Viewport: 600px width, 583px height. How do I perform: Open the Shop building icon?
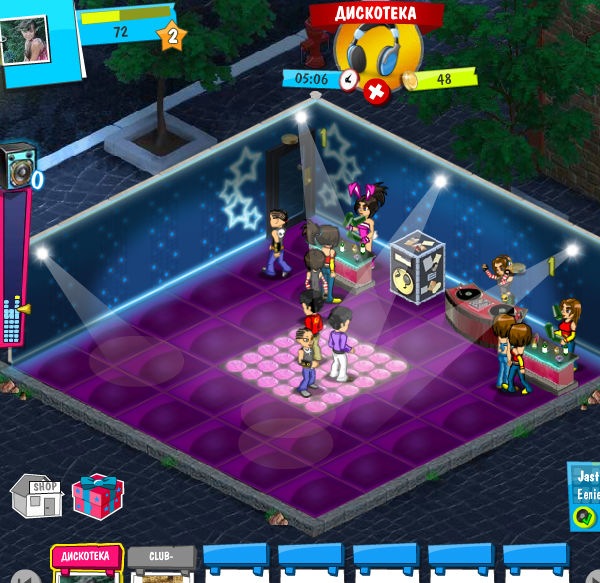37,497
